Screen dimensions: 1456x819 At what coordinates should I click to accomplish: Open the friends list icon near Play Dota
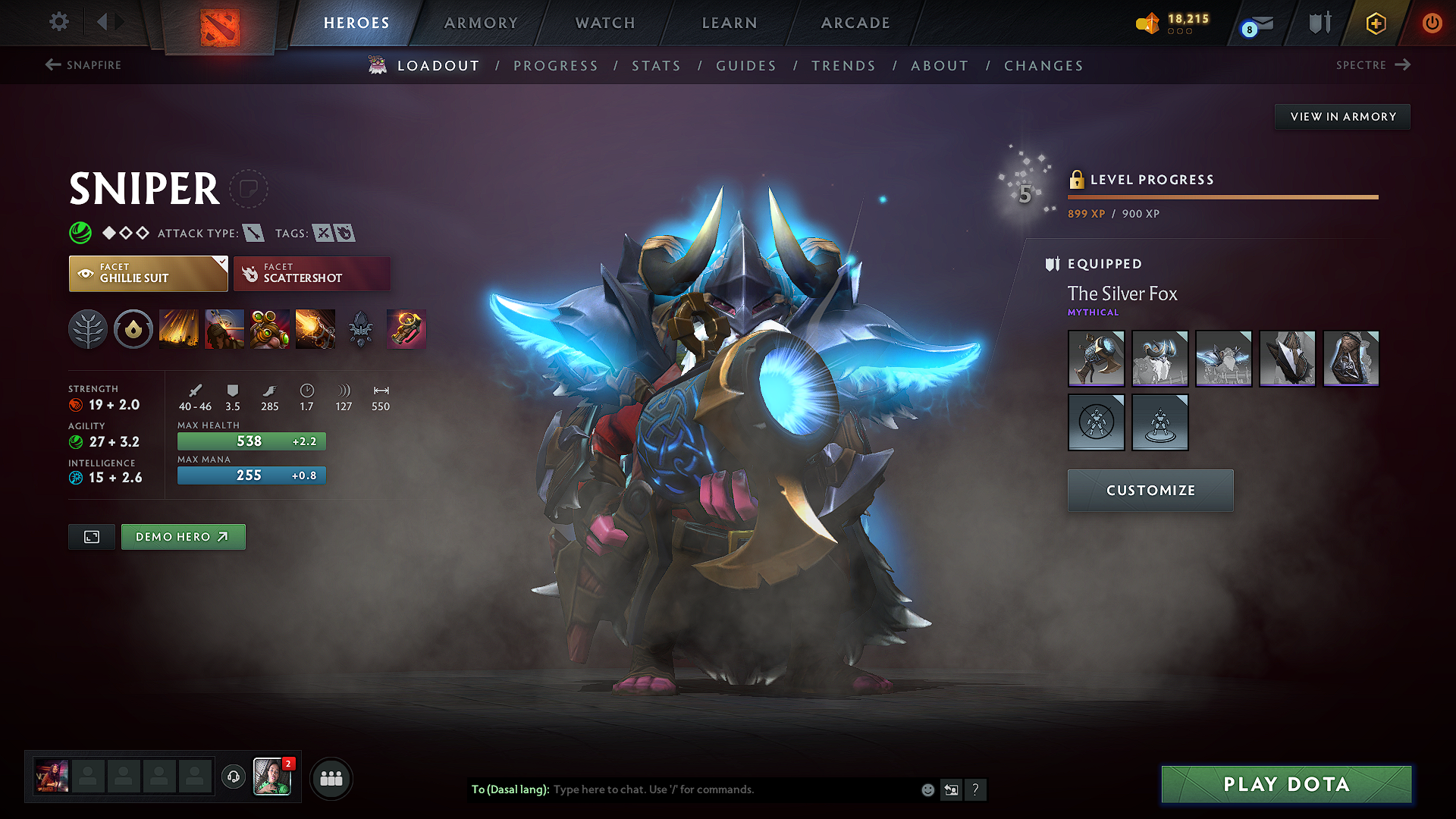(x=331, y=777)
